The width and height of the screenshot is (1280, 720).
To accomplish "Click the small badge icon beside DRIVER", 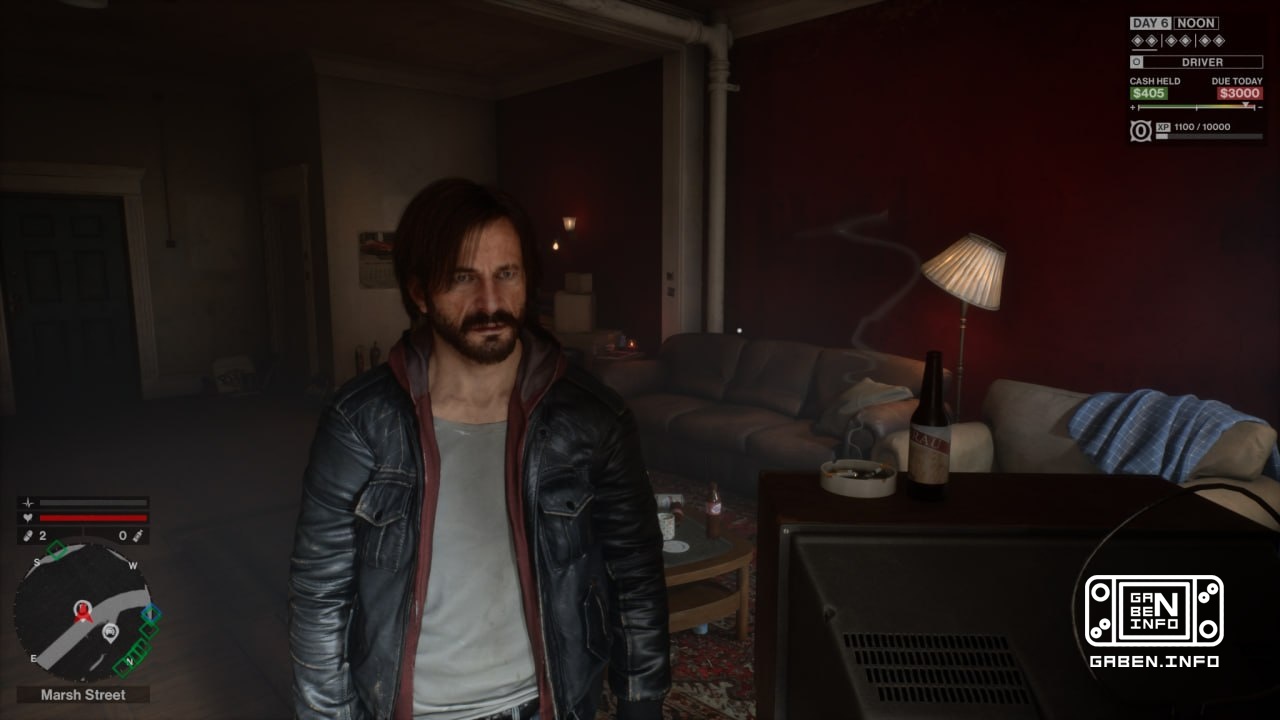I will [1136, 62].
